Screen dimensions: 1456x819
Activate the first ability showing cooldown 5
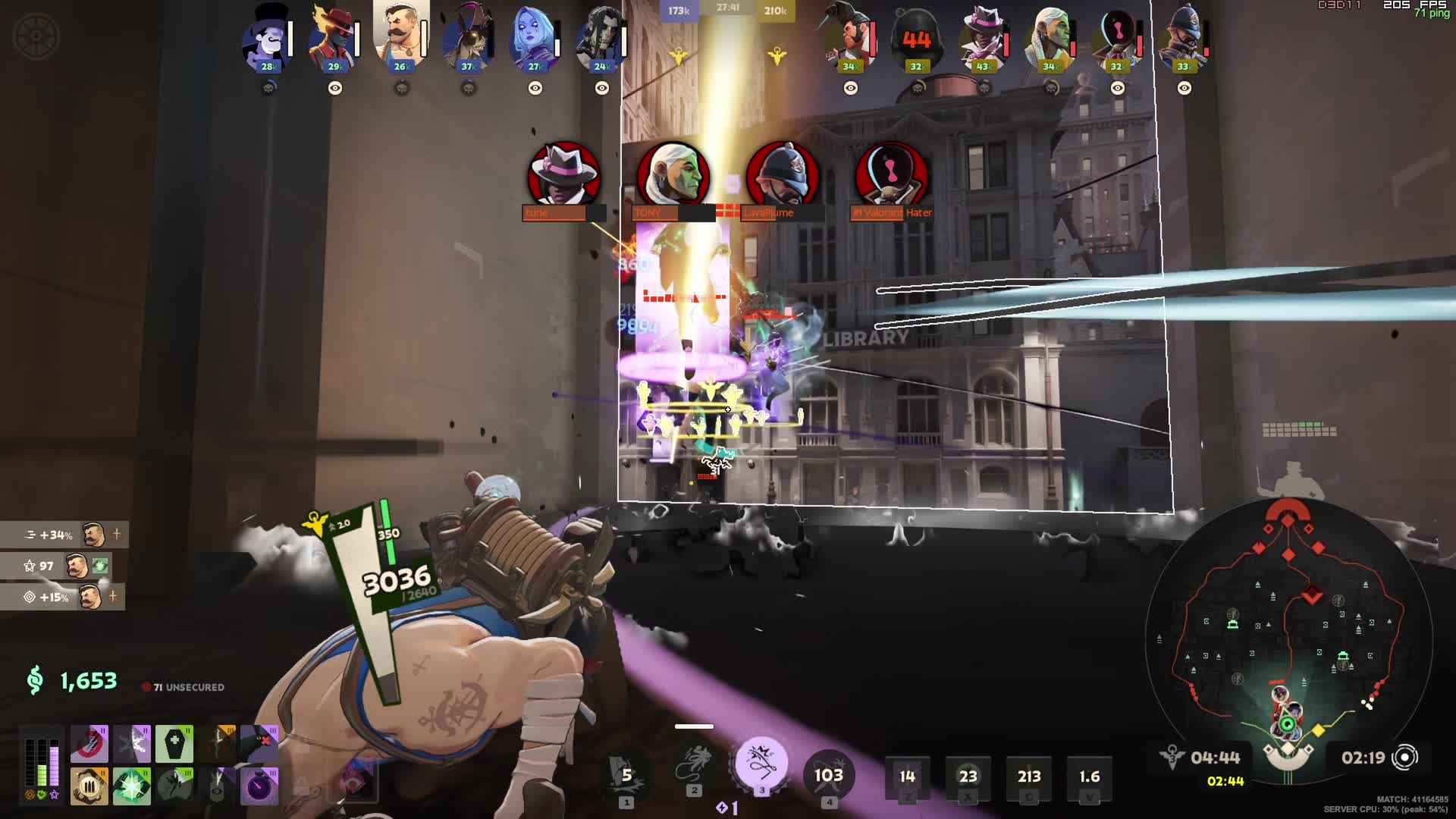coord(626,775)
